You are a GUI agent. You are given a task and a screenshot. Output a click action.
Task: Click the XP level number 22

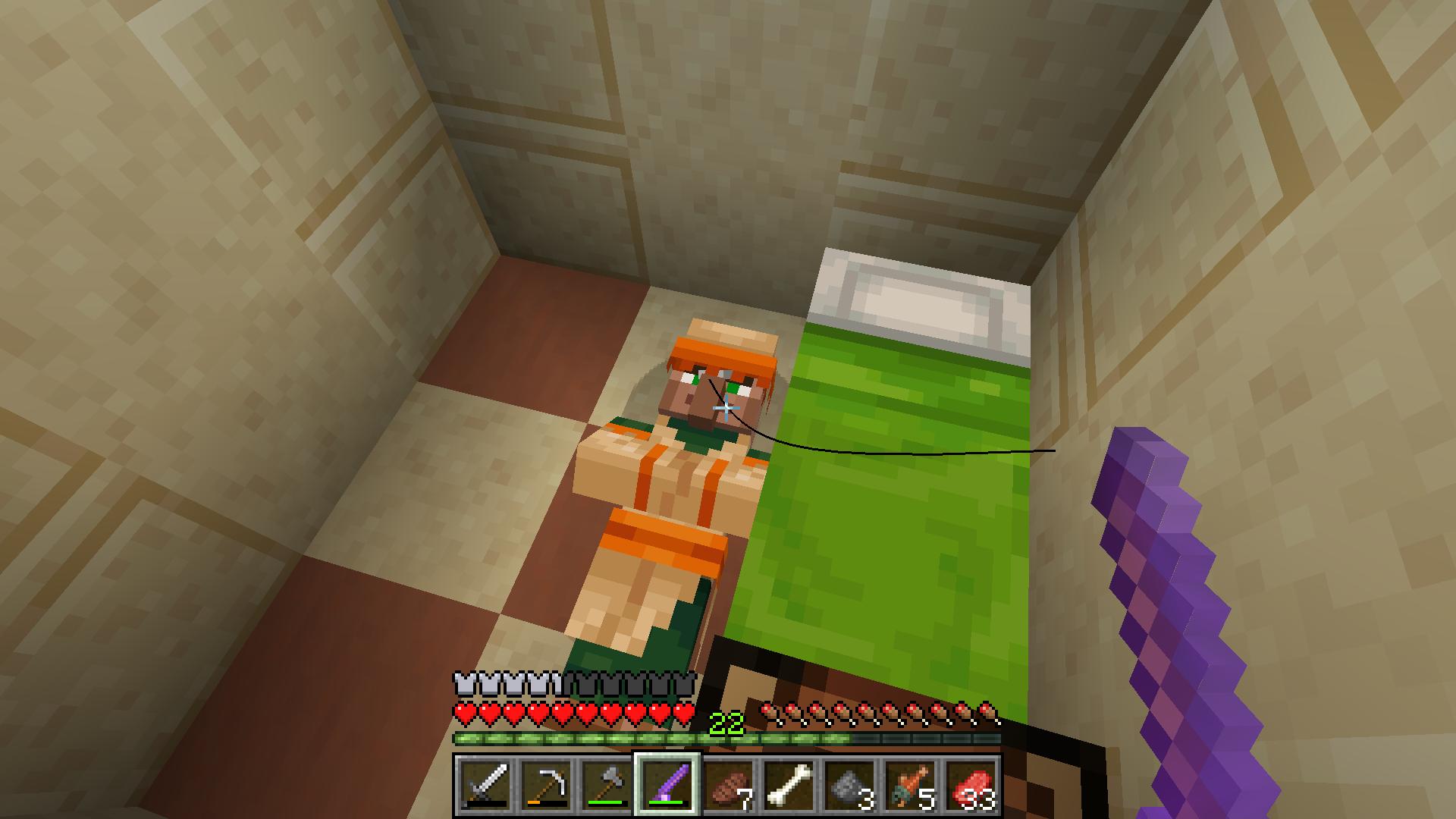pyautogui.click(x=726, y=722)
